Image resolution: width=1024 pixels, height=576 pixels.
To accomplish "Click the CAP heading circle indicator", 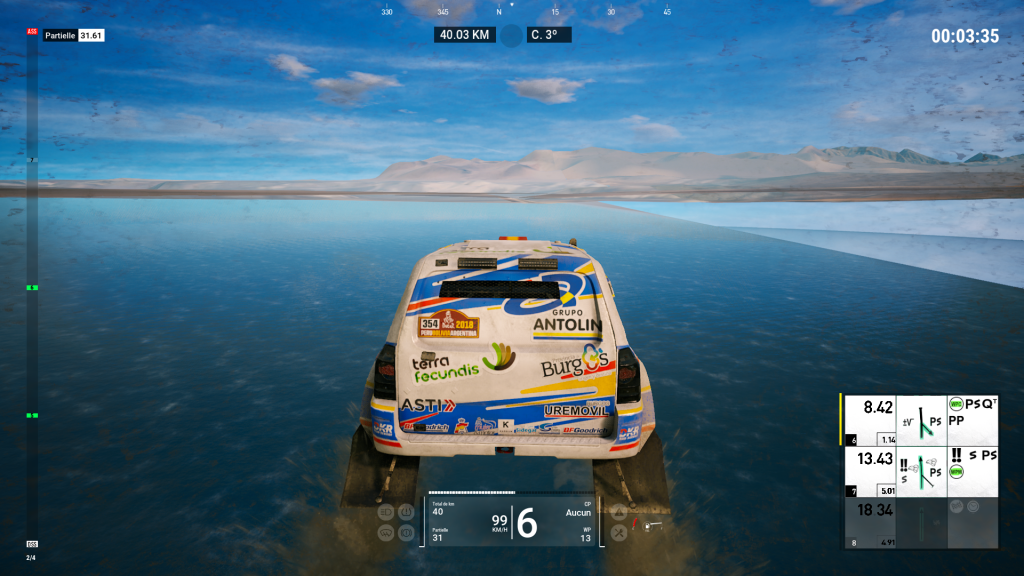I will [511, 35].
